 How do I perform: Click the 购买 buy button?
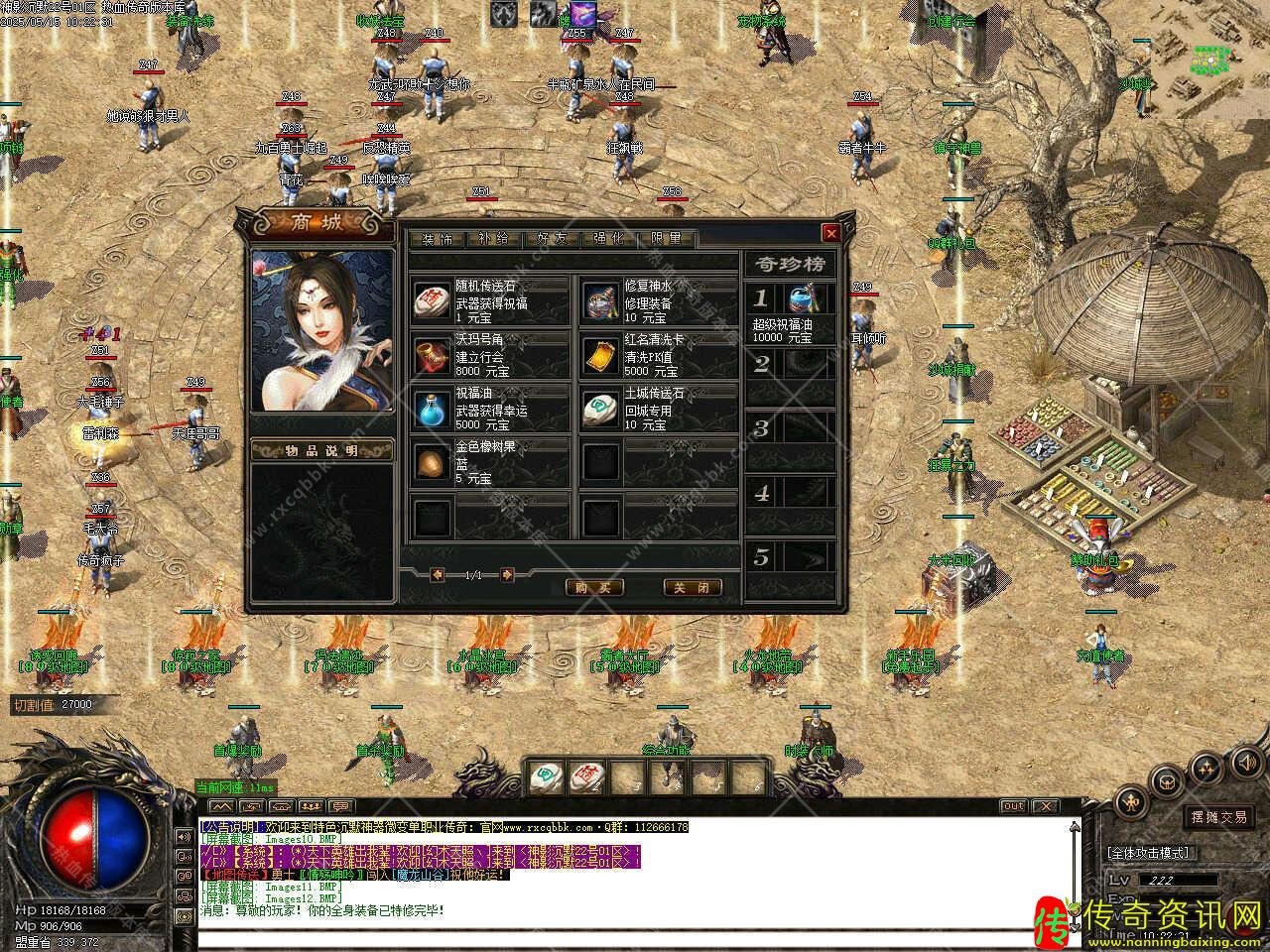pos(594,587)
